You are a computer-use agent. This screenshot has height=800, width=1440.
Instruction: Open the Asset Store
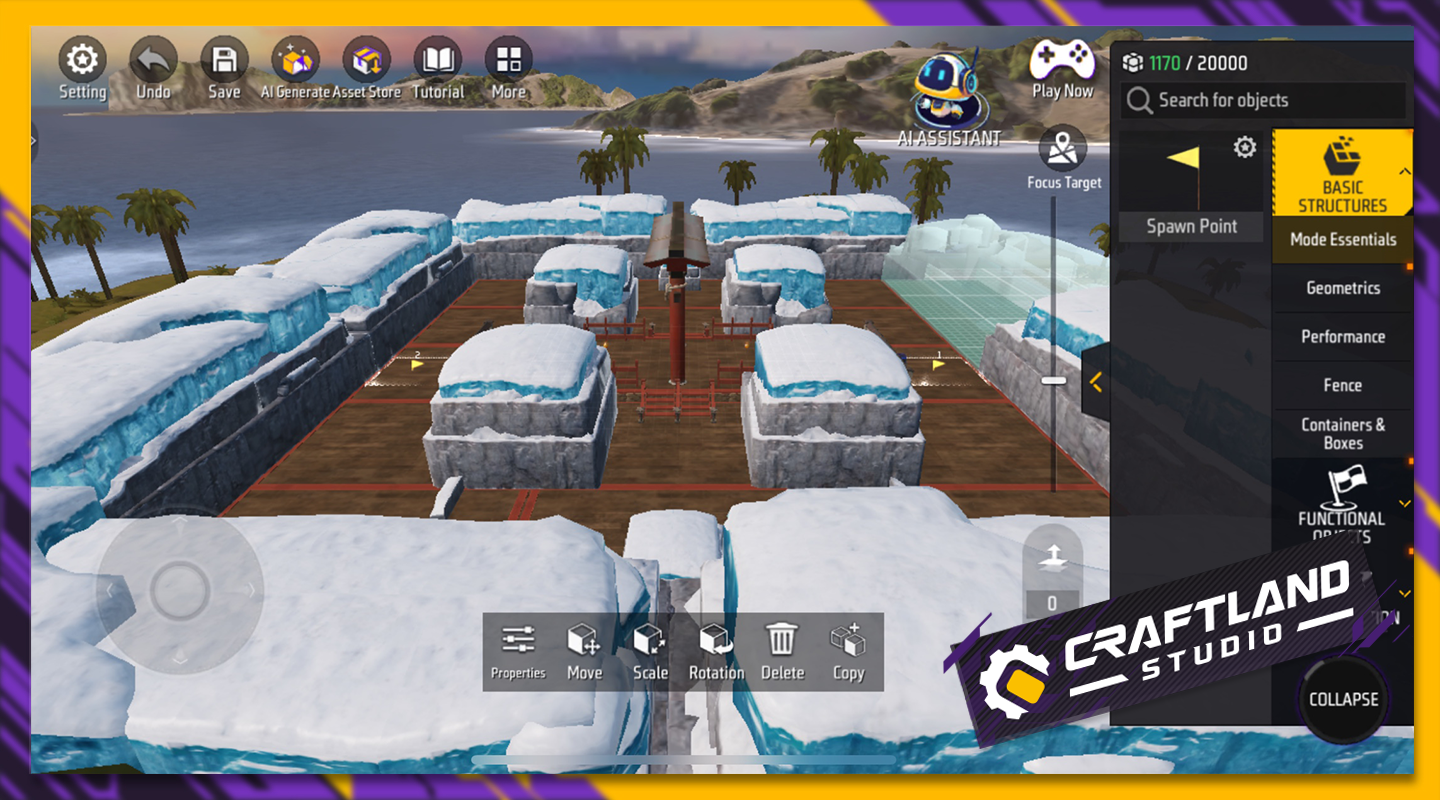coord(367,68)
